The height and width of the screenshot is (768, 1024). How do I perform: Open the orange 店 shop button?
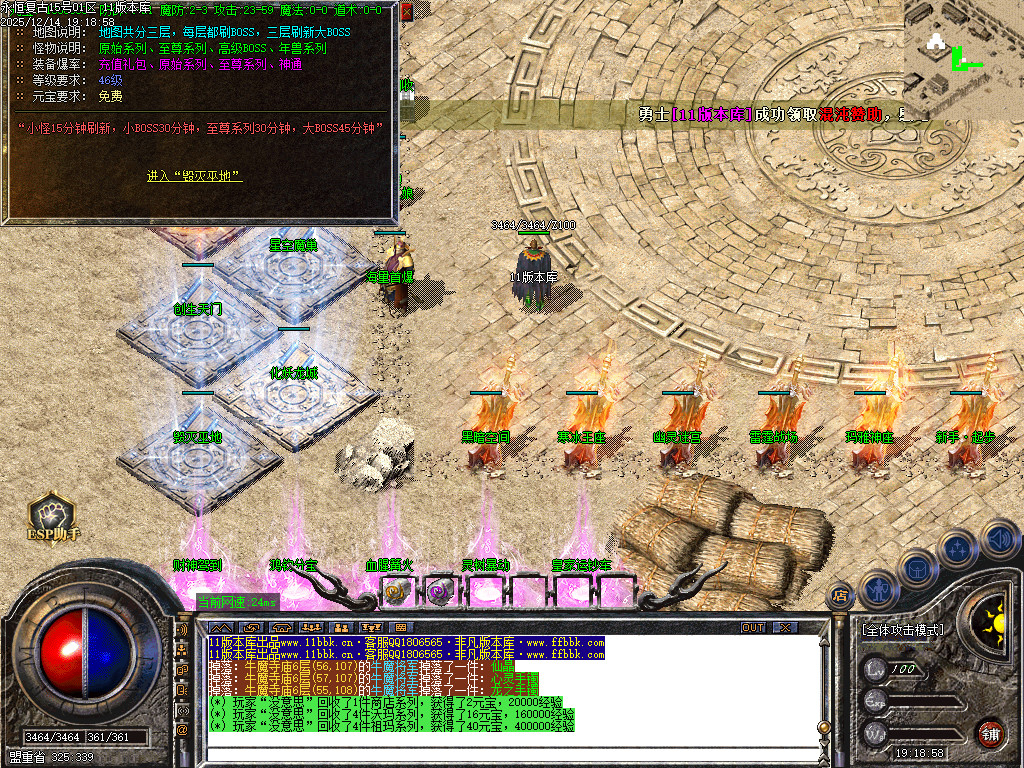pyautogui.click(x=840, y=594)
